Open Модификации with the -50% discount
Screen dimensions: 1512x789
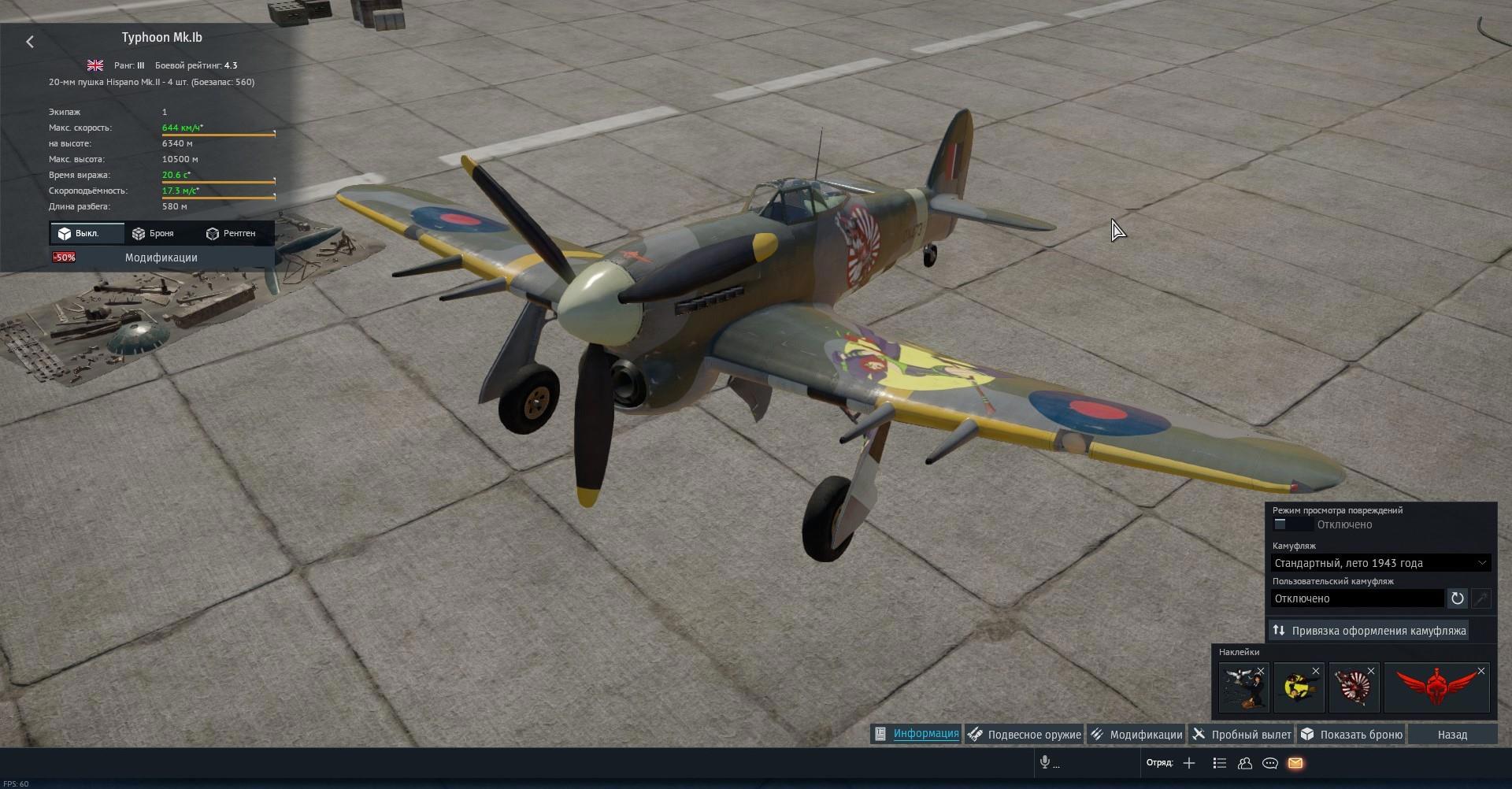pos(161,257)
